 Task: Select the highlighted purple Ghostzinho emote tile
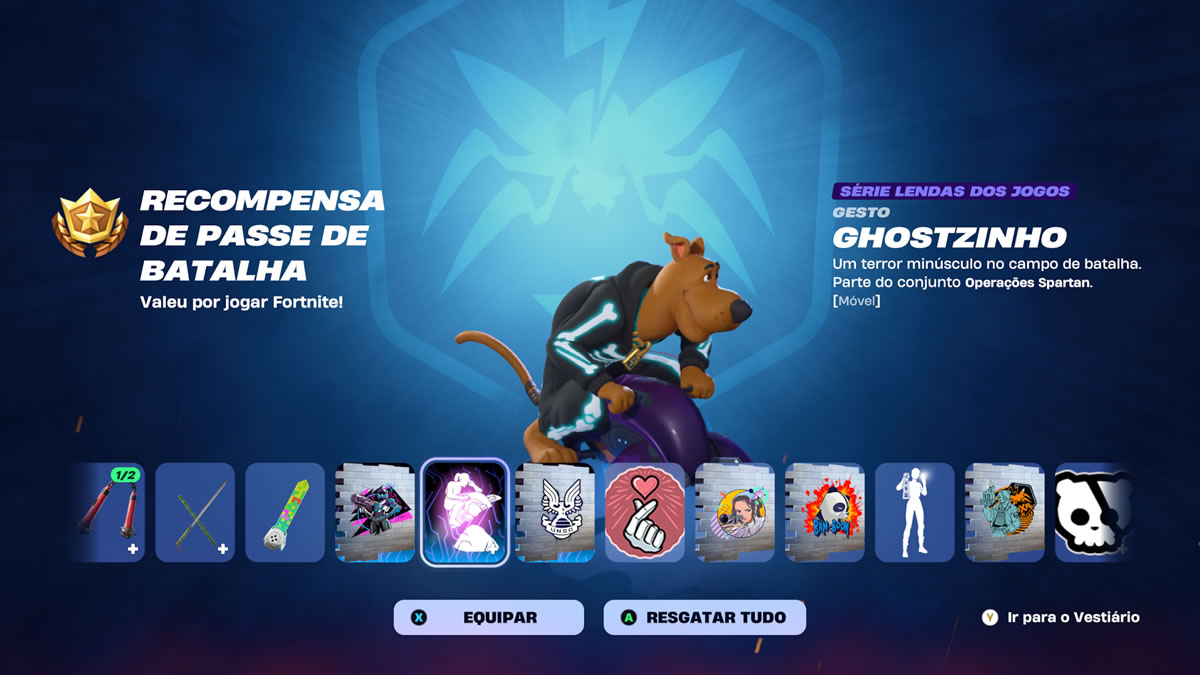(x=465, y=512)
